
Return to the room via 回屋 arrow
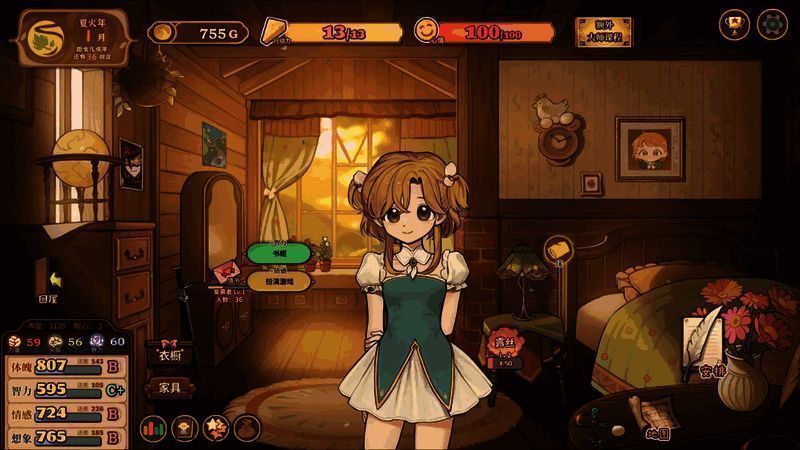(50, 281)
